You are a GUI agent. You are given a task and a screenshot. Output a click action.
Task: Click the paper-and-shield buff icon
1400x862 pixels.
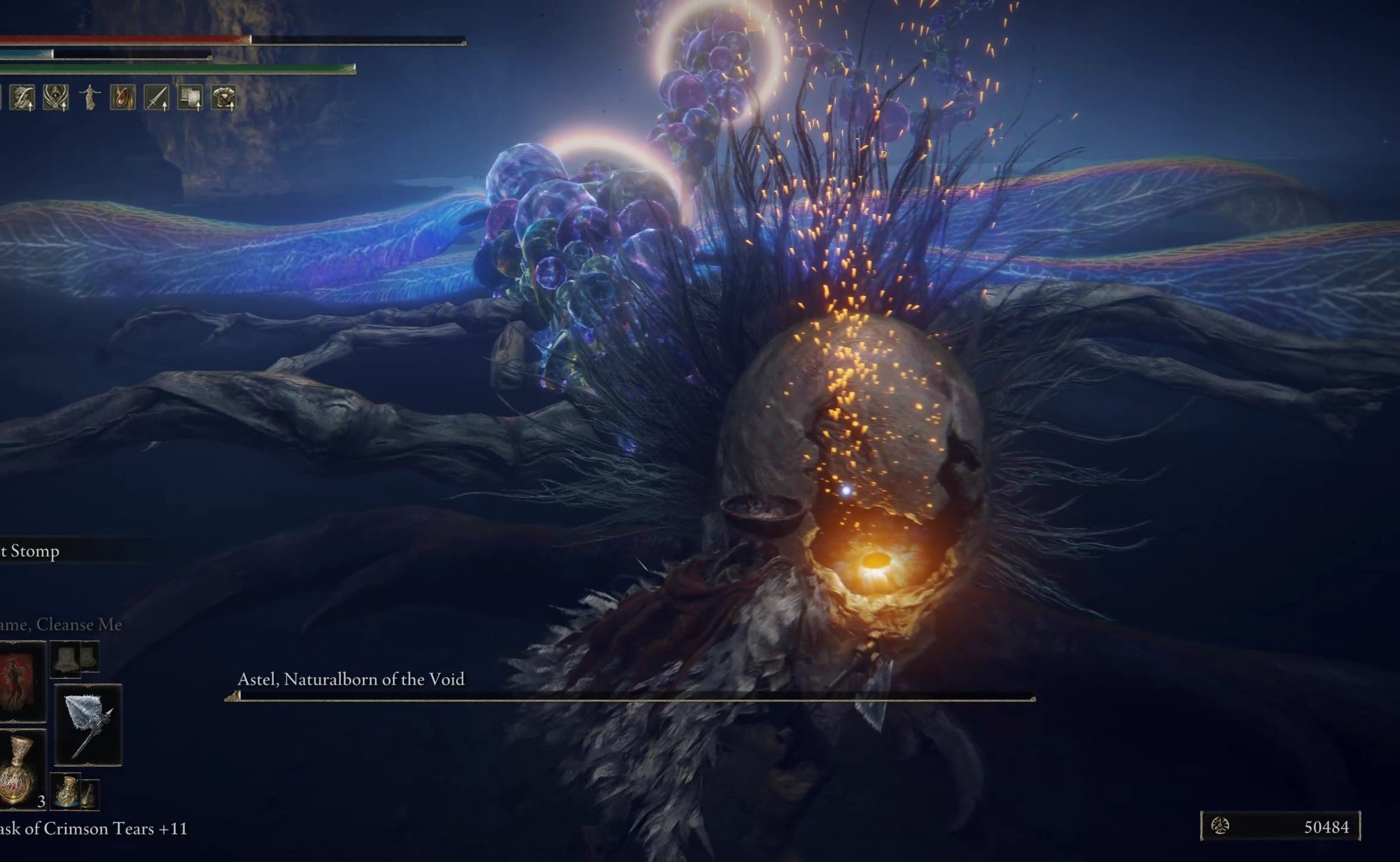pyautogui.click(x=190, y=97)
